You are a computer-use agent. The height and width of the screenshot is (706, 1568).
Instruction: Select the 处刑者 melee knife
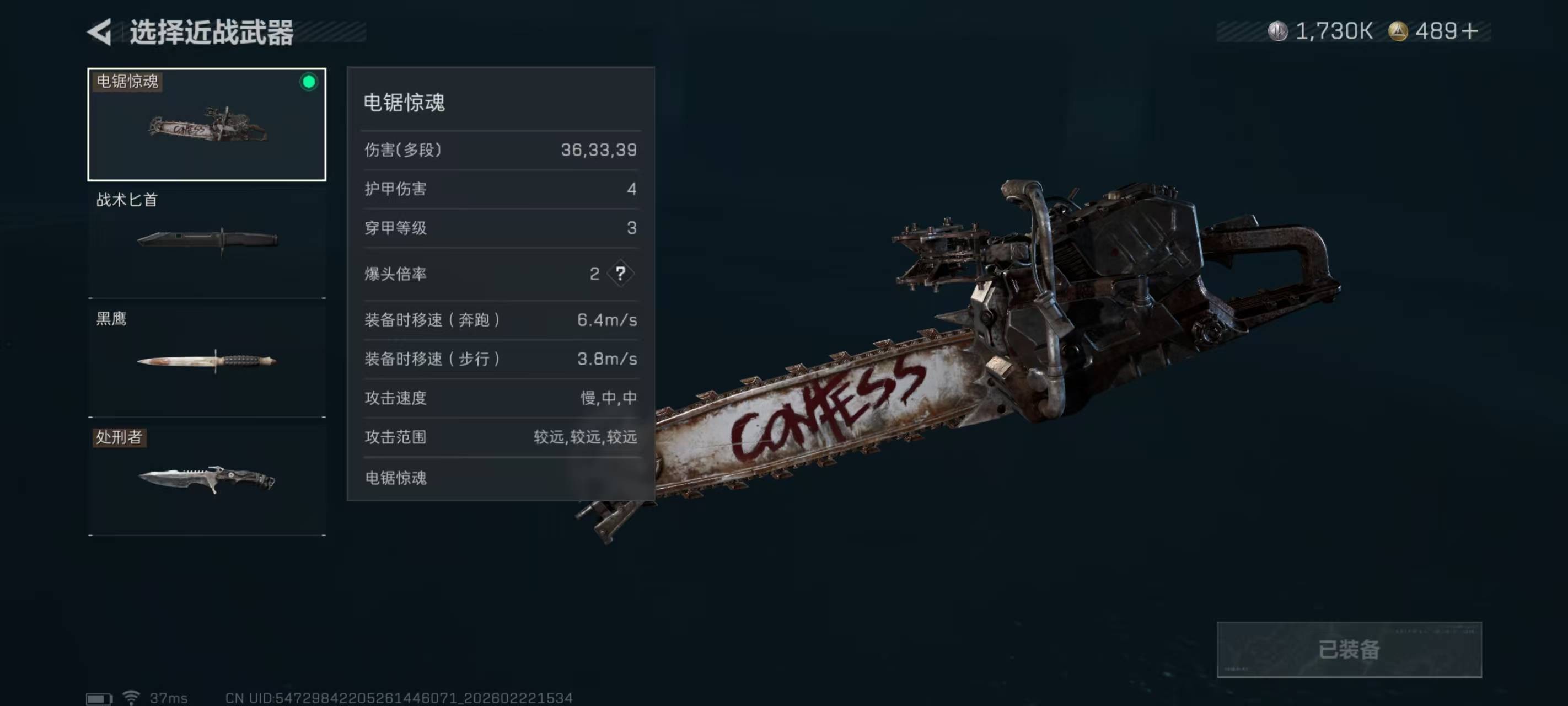coord(206,478)
